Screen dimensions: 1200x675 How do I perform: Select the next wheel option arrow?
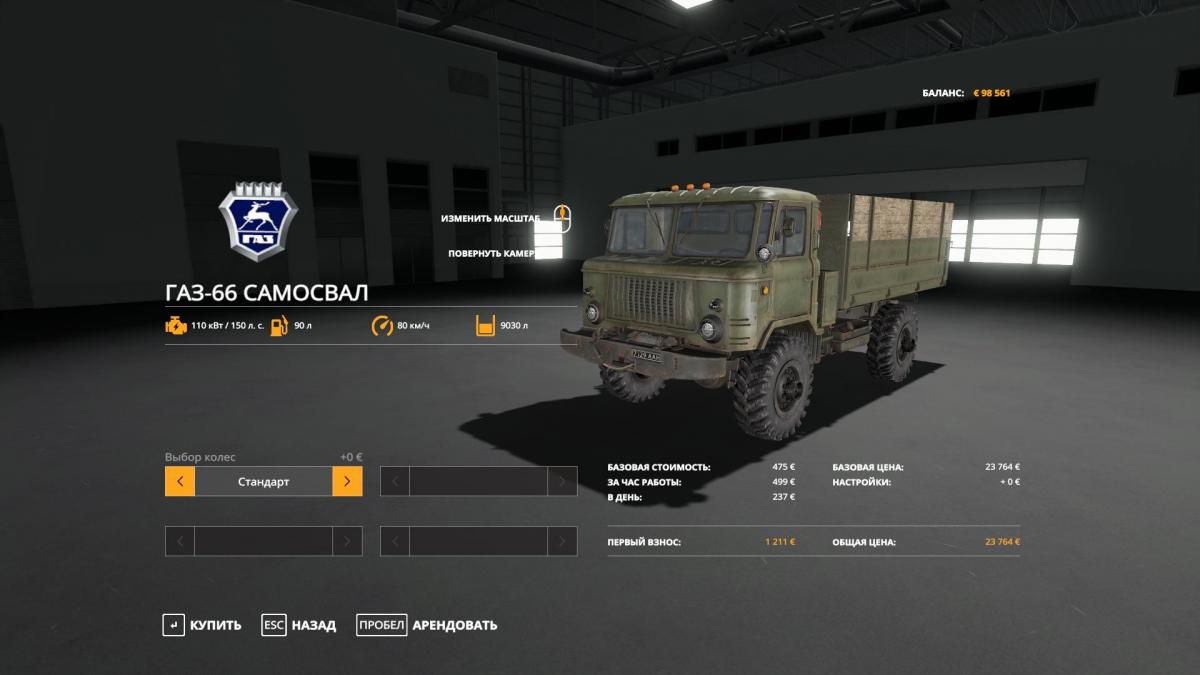347,481
